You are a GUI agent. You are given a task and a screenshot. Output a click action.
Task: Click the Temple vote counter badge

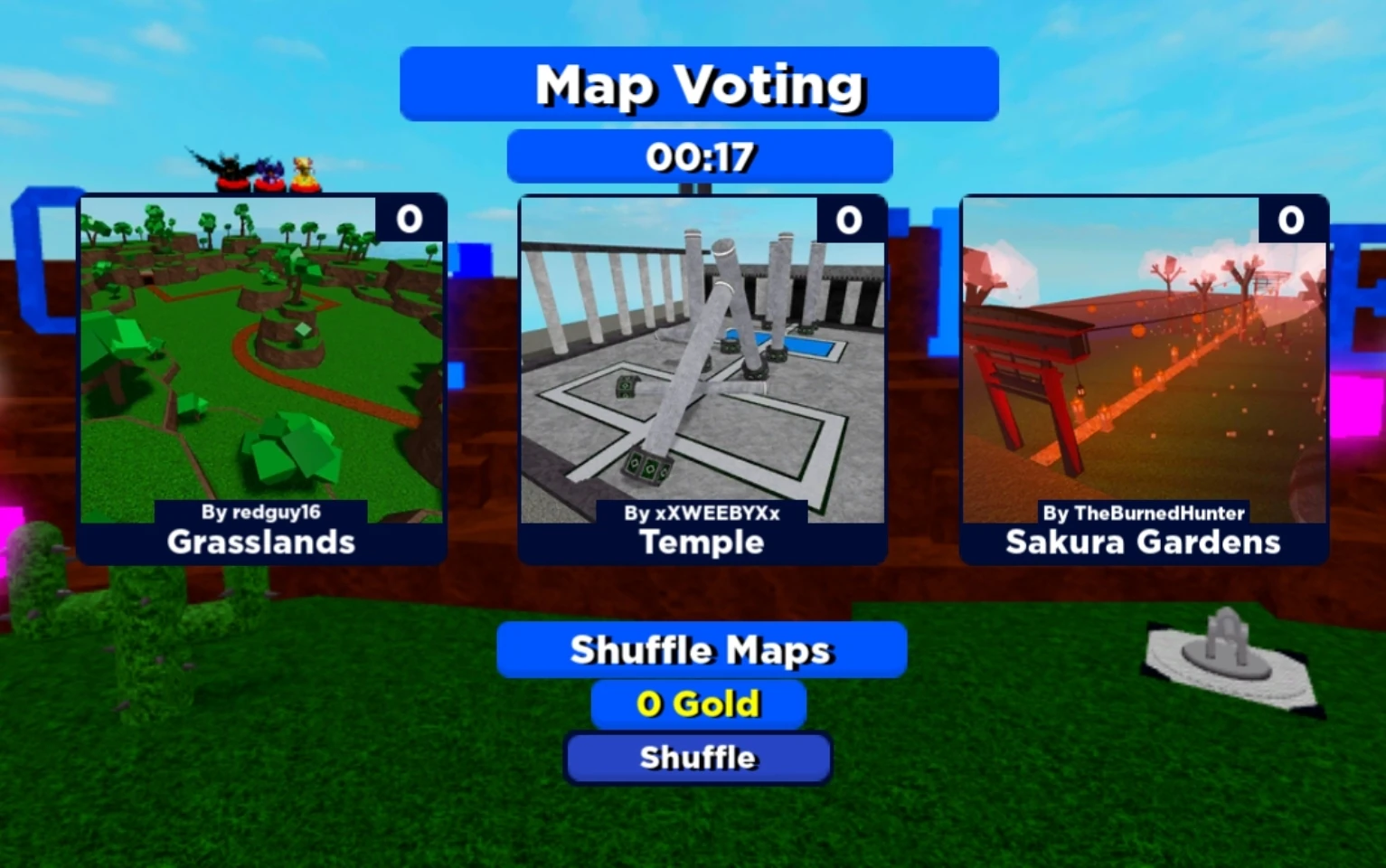tap(850, 219)
